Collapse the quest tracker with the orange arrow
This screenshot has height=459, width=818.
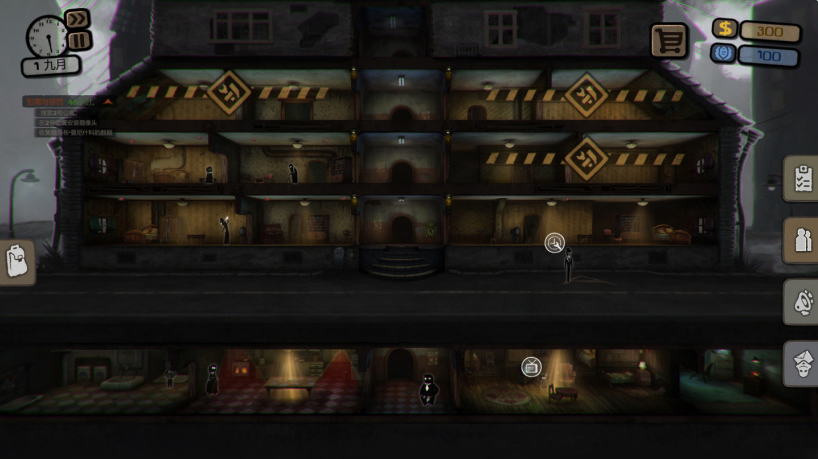[x=108, y=101]
